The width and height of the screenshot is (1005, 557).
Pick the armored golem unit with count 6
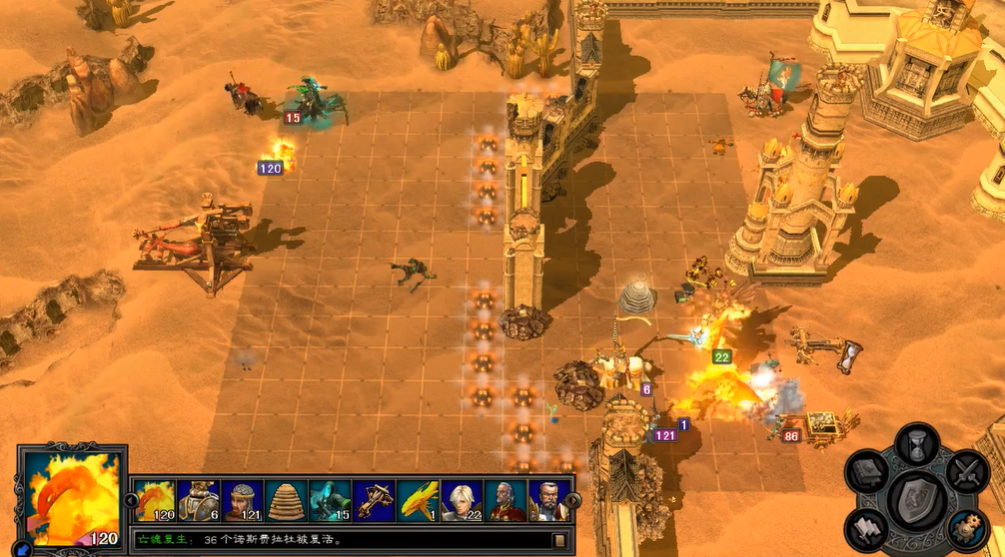199,500
